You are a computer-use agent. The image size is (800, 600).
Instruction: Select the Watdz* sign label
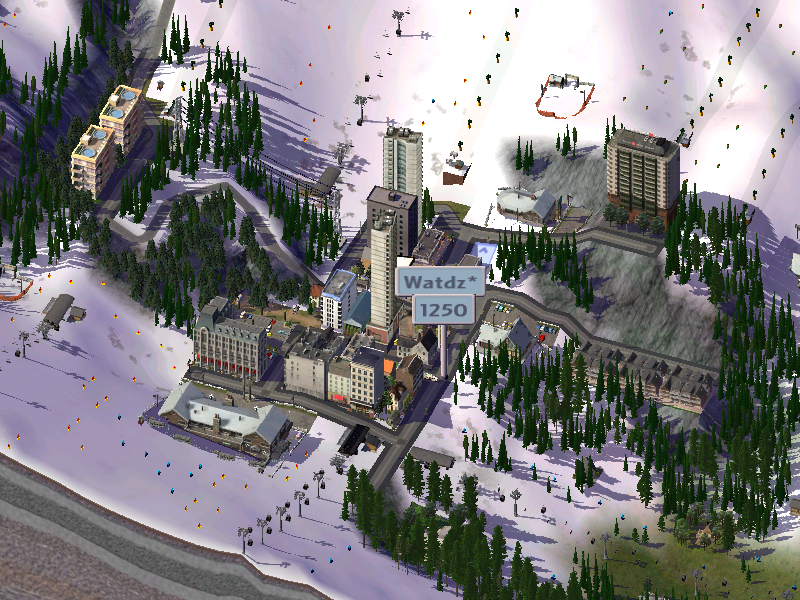(441, 281)
